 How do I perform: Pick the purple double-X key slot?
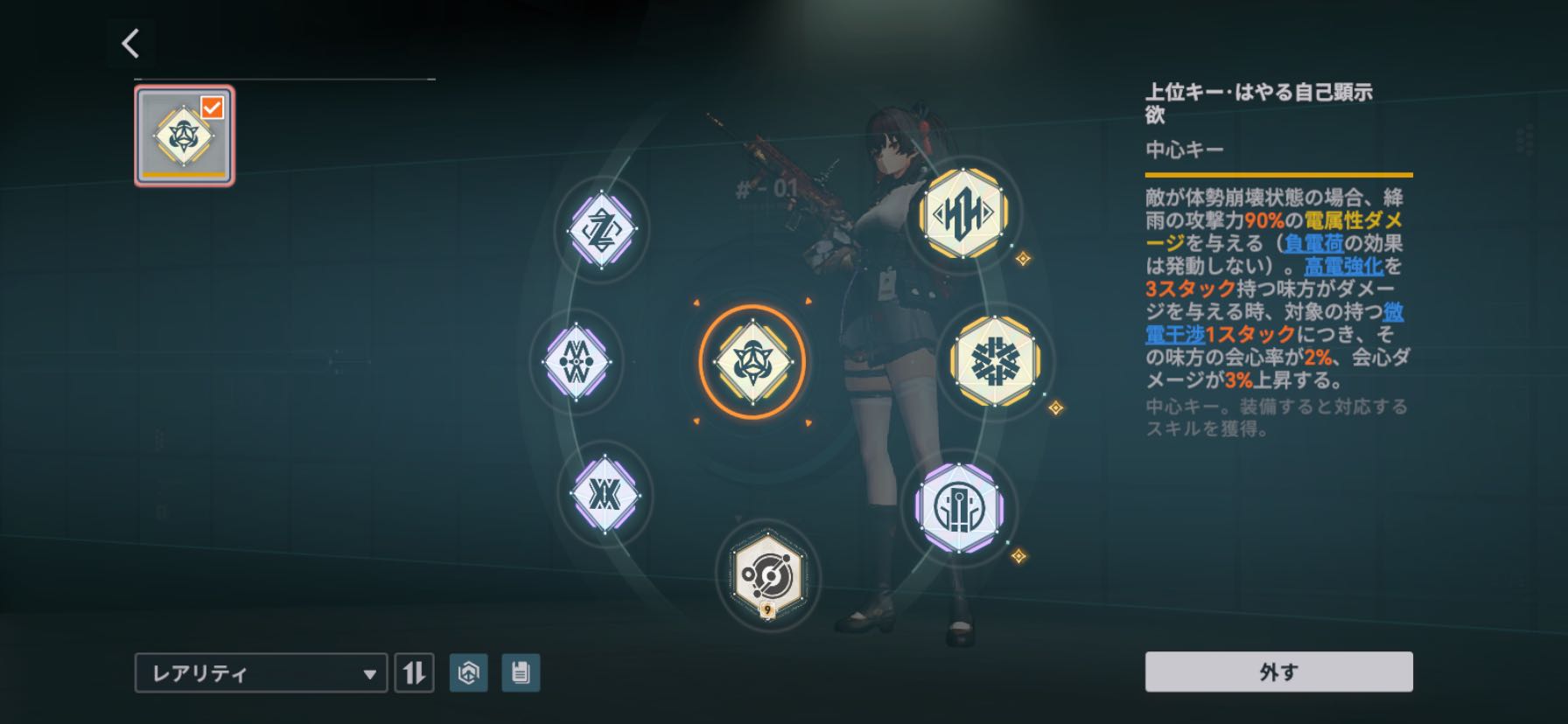coord(603,495)
